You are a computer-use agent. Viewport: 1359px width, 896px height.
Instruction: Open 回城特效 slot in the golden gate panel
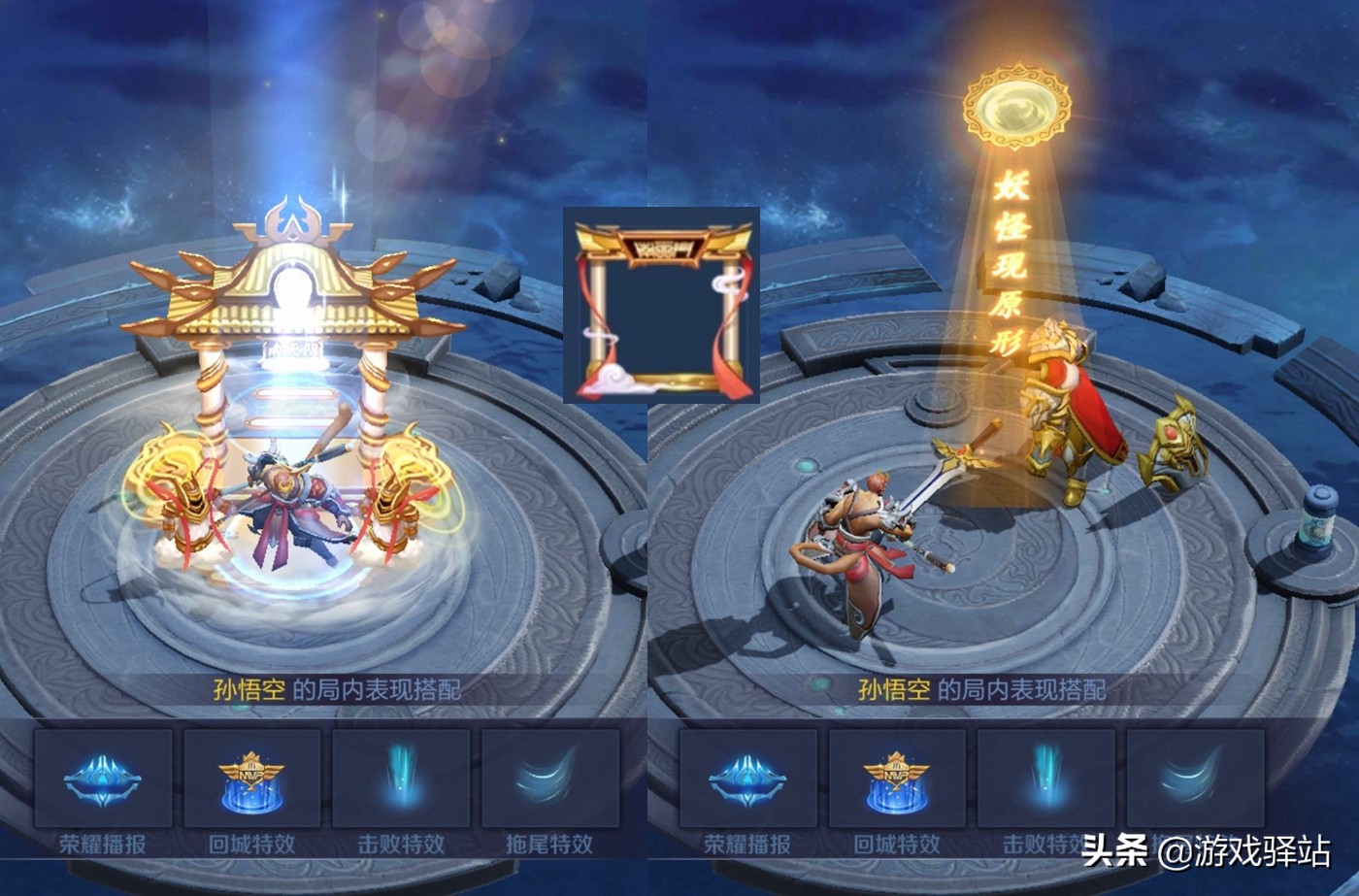[x=252, y=779]
